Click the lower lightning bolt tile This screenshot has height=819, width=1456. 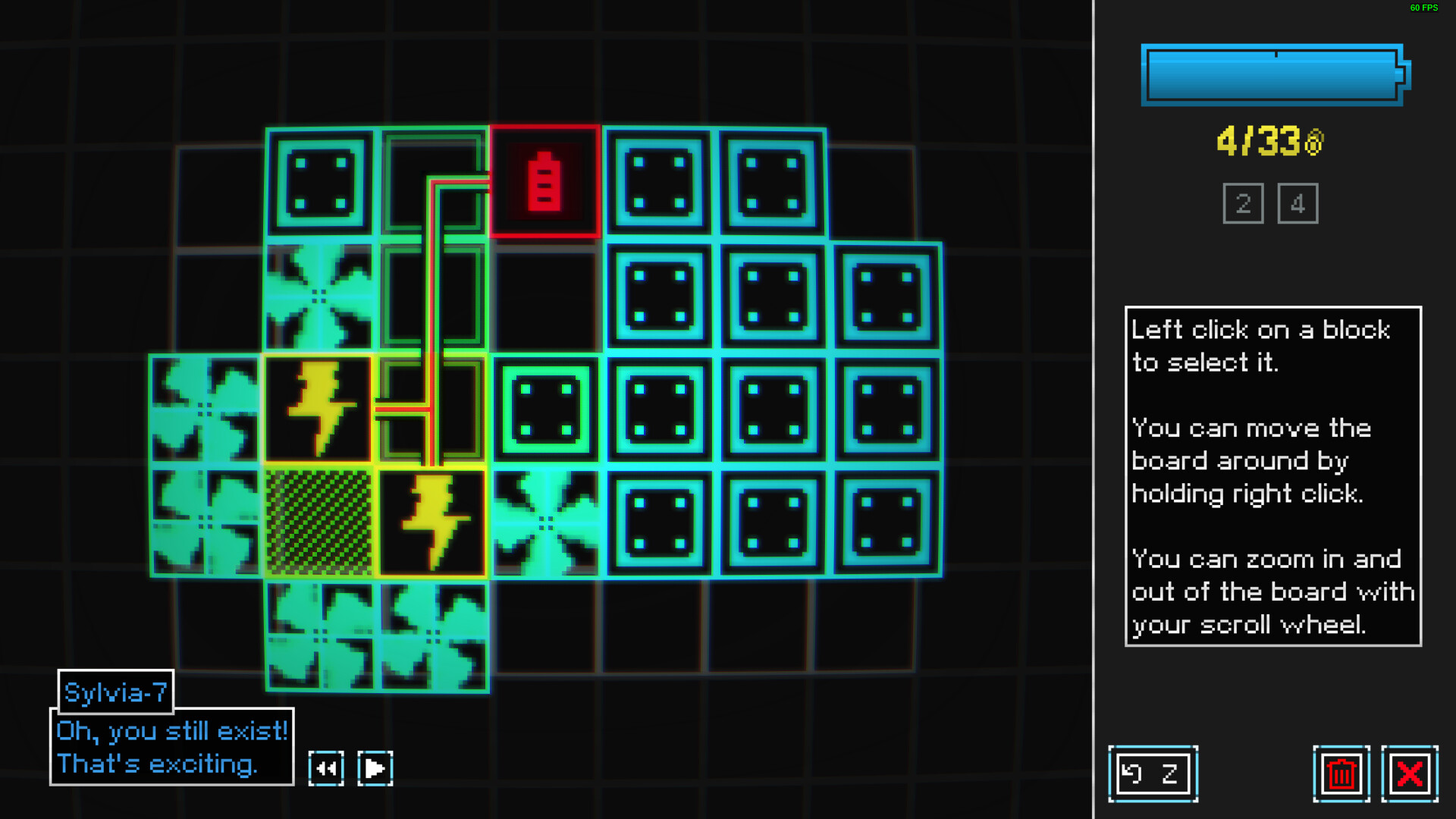[432, 520]
